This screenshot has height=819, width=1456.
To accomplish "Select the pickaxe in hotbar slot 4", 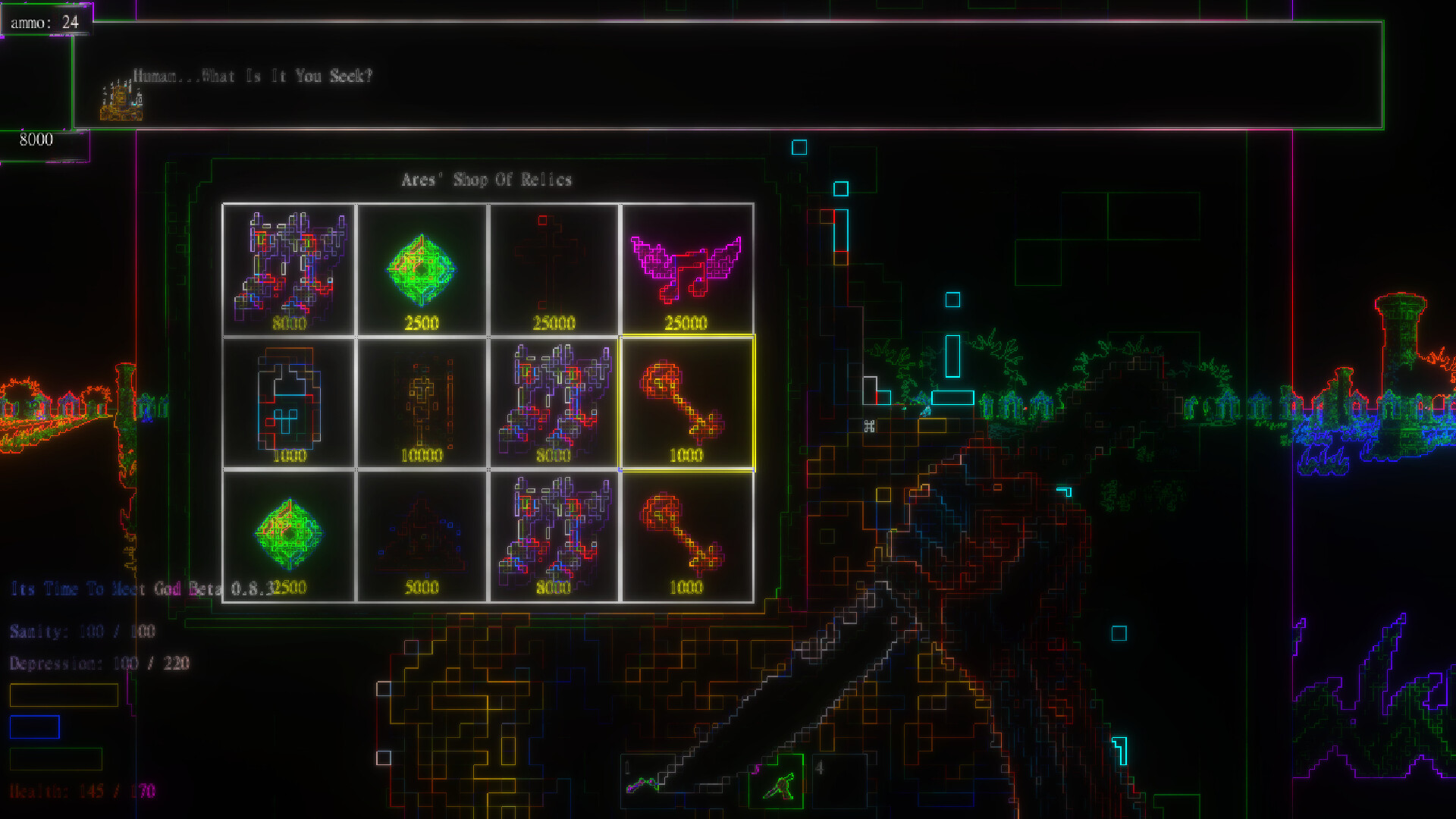I will [775, 776].
